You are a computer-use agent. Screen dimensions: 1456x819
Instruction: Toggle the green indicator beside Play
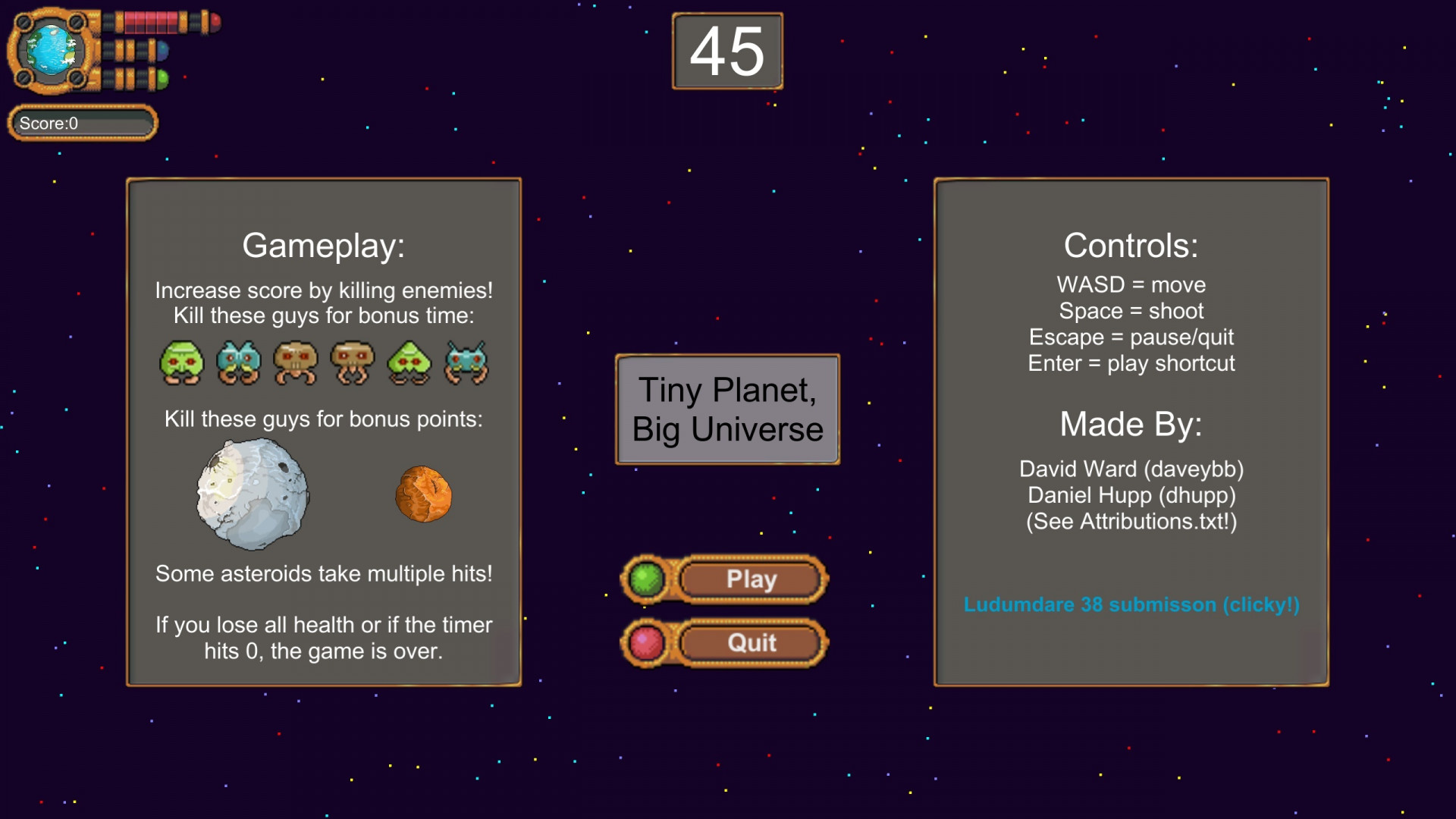tap(646, 579)
